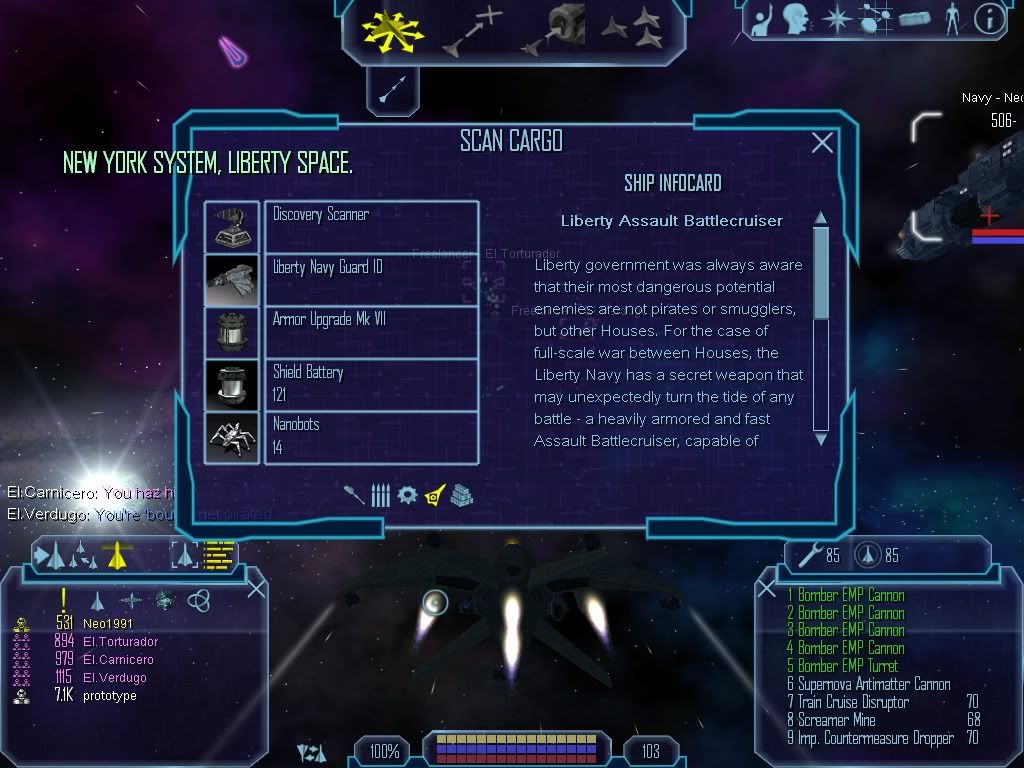
Task: Open the speaking head chat icon
Action: coord(796,19)
